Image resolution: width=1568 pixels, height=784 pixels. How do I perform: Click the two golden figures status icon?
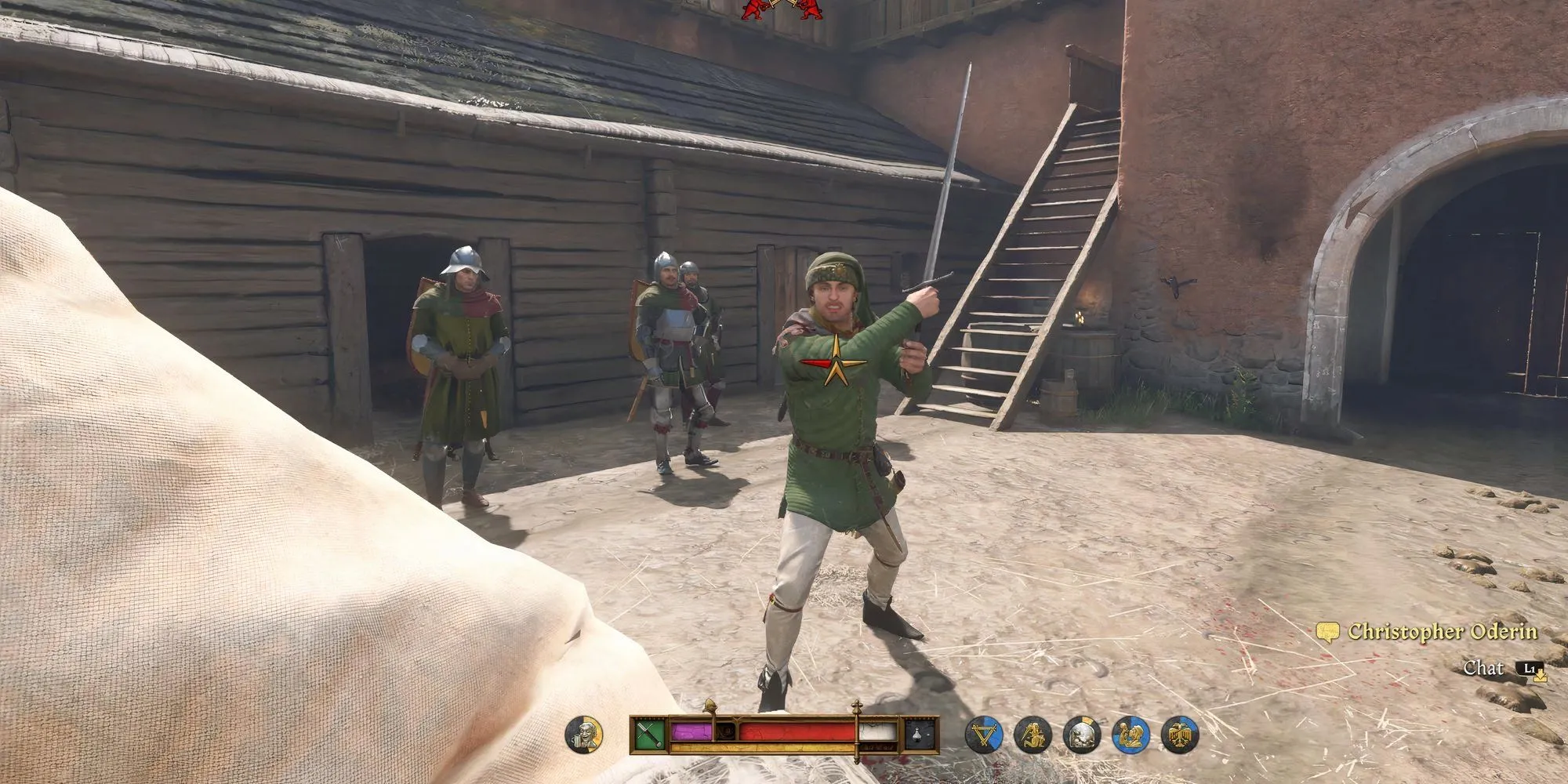[1131, 735]
